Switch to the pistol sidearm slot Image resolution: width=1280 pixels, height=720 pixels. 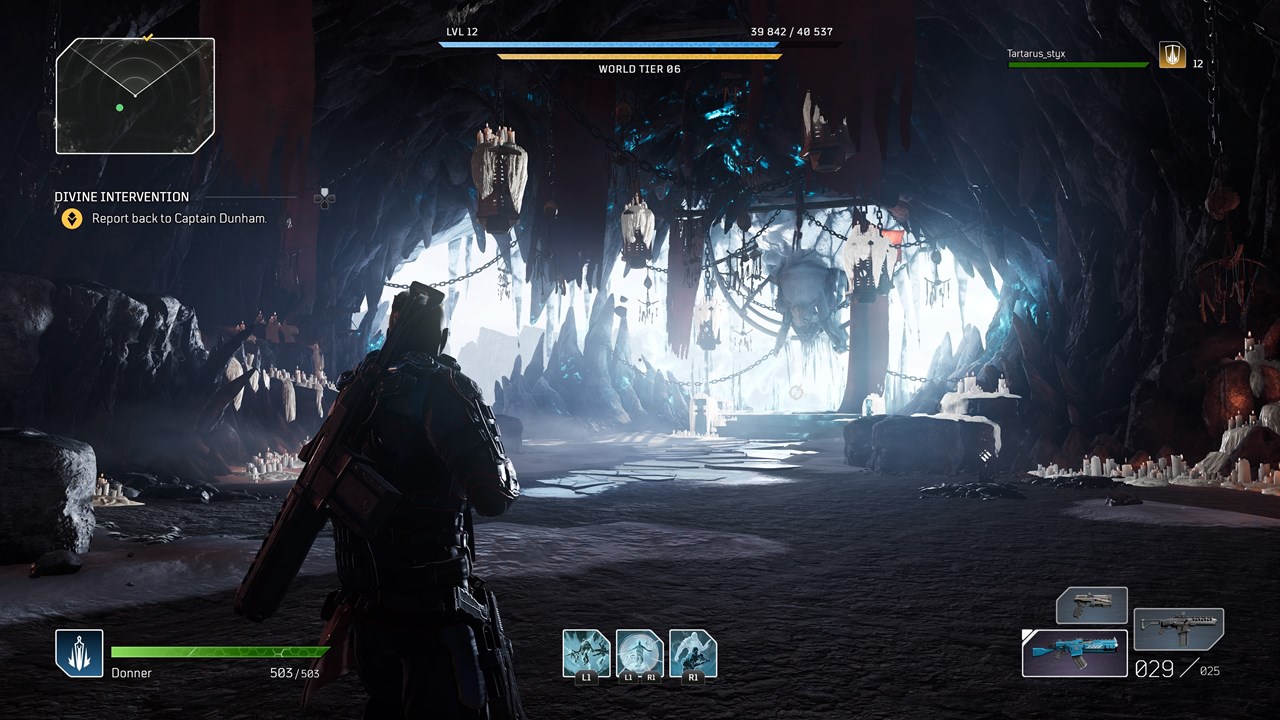1092,606
